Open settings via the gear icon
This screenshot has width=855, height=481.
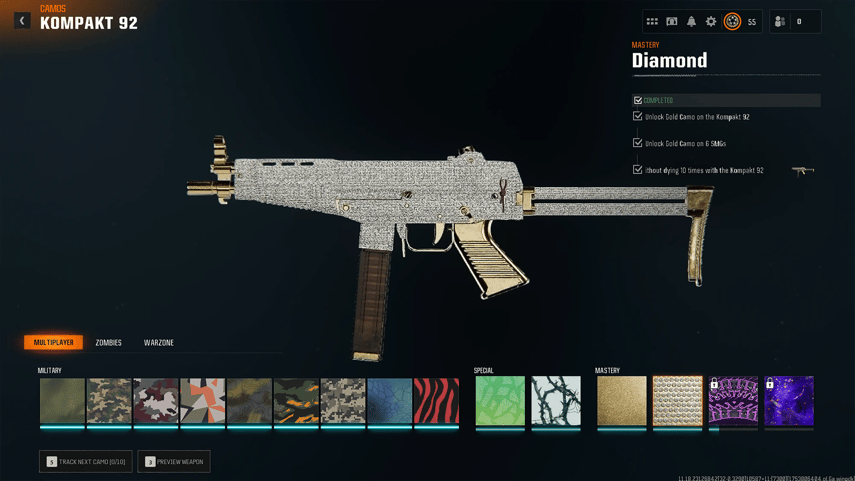click(x=711, y=21)
